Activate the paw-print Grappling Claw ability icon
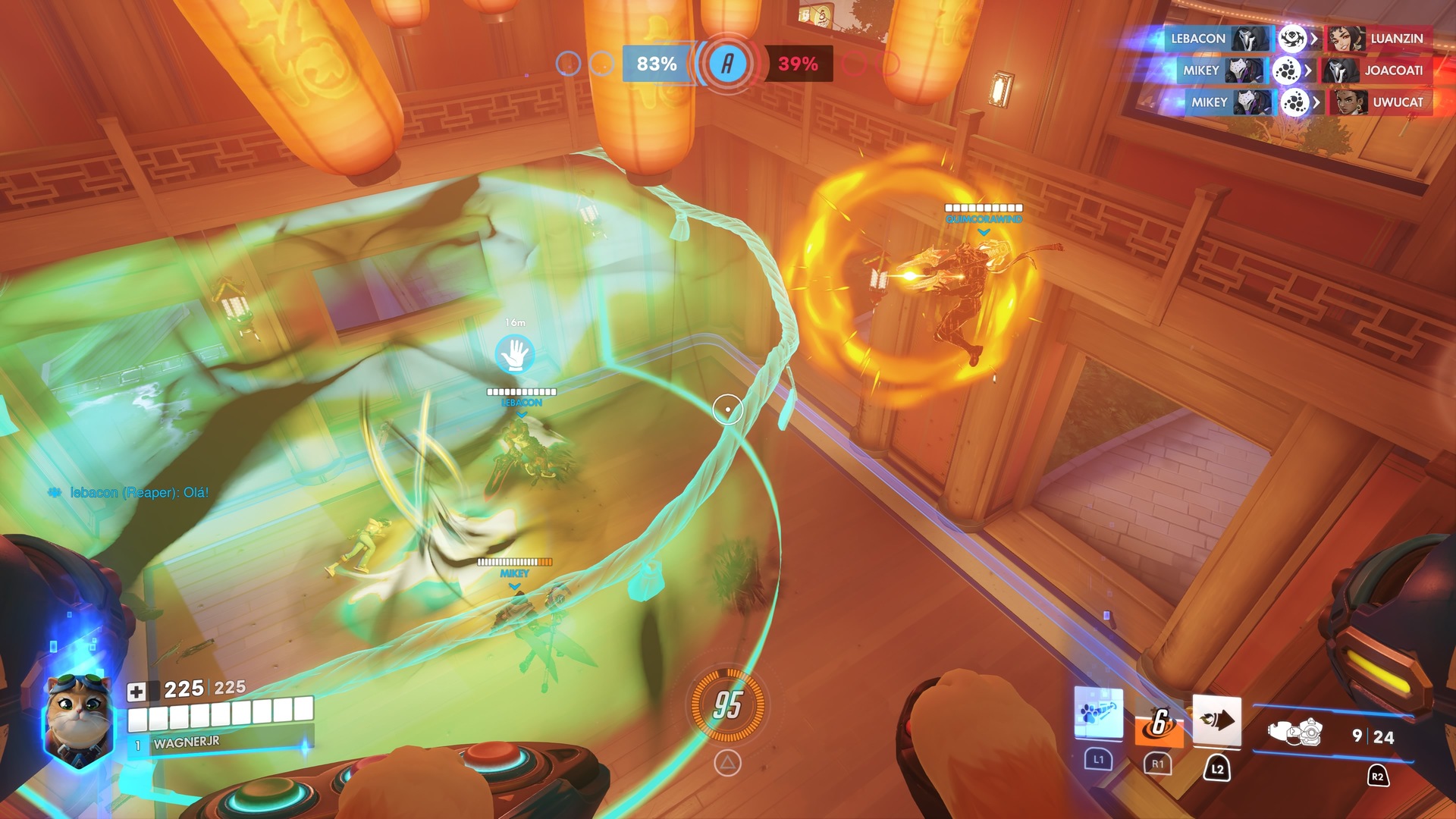The width and height of the screenshot is (1456, 819). pyautogui.click(x=1098, y=714)
